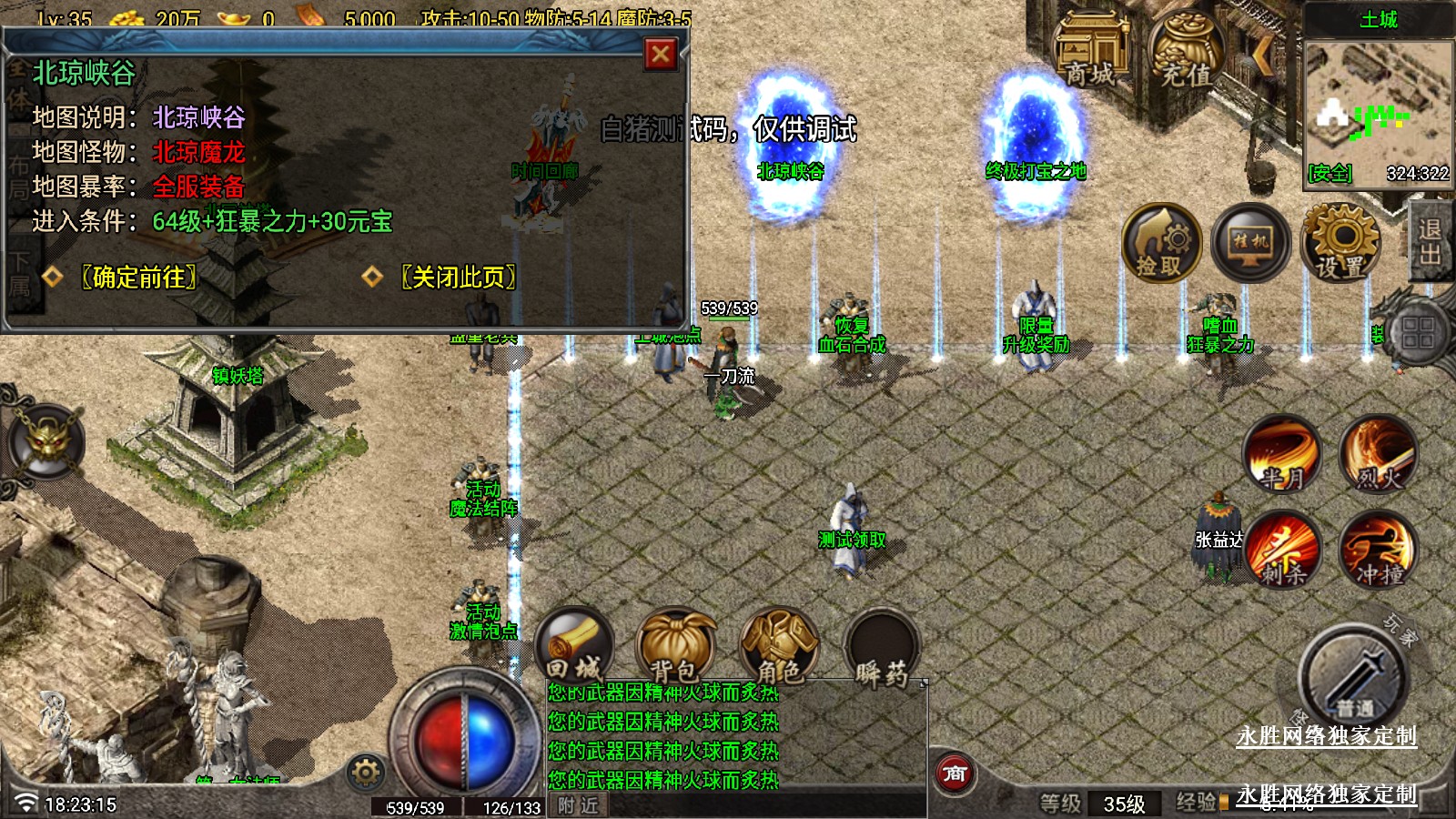Viewport: 1456px width, 819px height.
Task: Activate the 烈火 skill
Action: [1378, 455]
